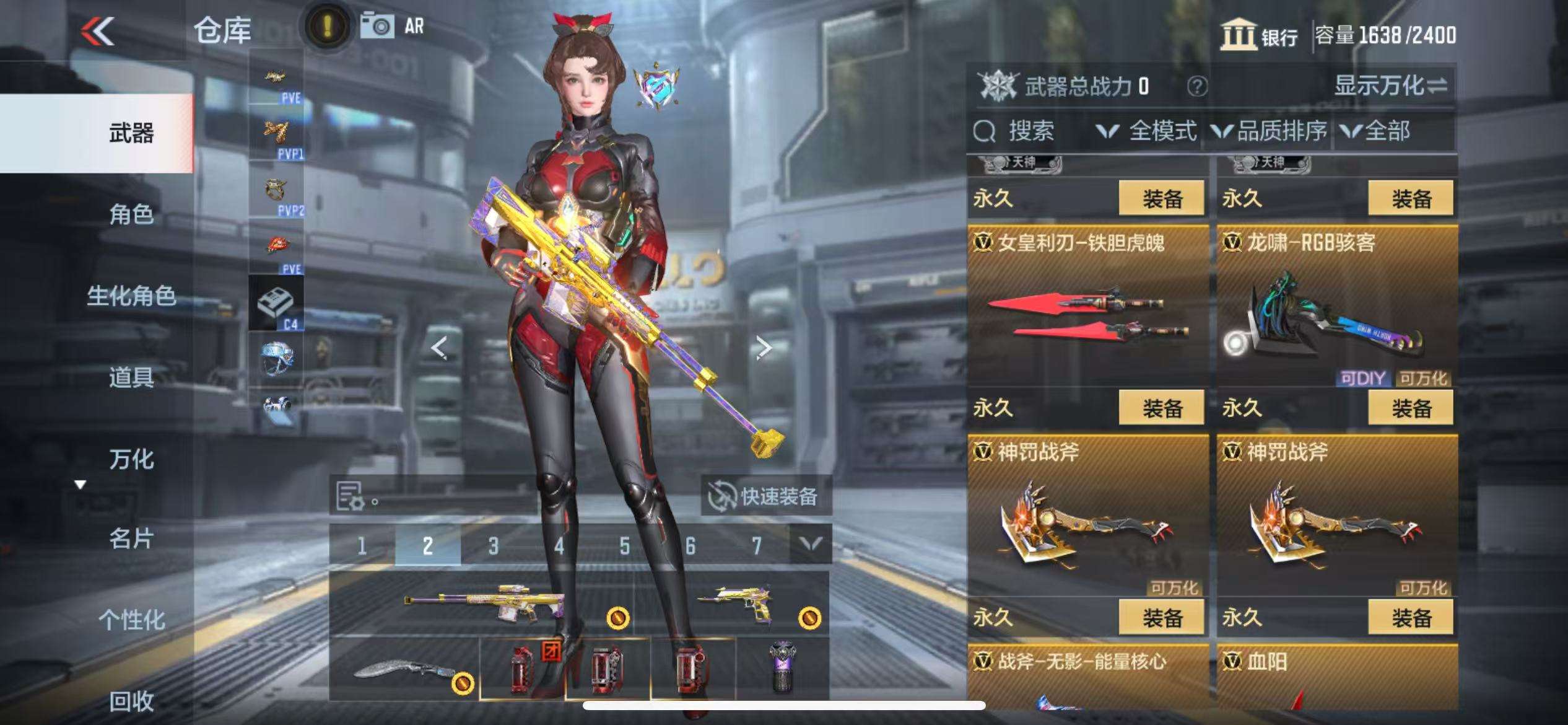This screenshot has width=1568, height=725.
Task: Open the 个性化 personalization category
Action: pyautogui.click(x=131, y=620)
